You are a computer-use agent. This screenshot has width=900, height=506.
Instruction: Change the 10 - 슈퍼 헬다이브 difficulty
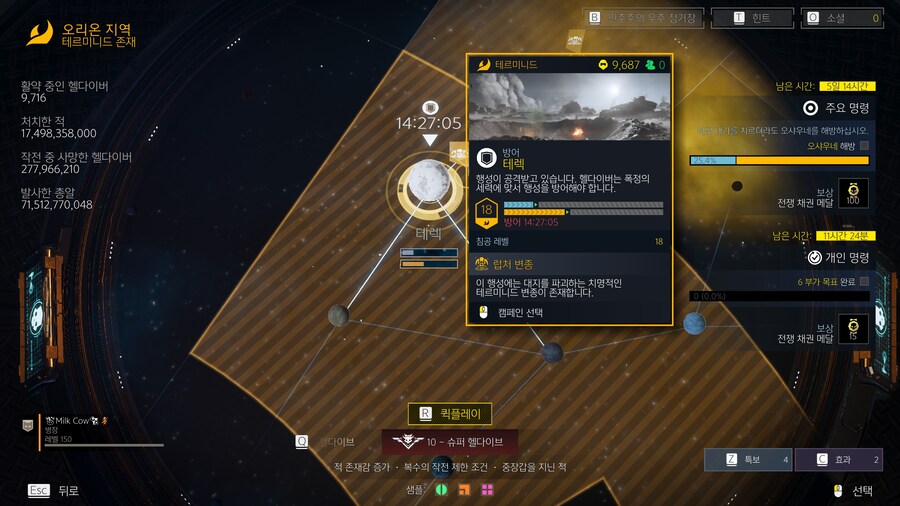450,441
